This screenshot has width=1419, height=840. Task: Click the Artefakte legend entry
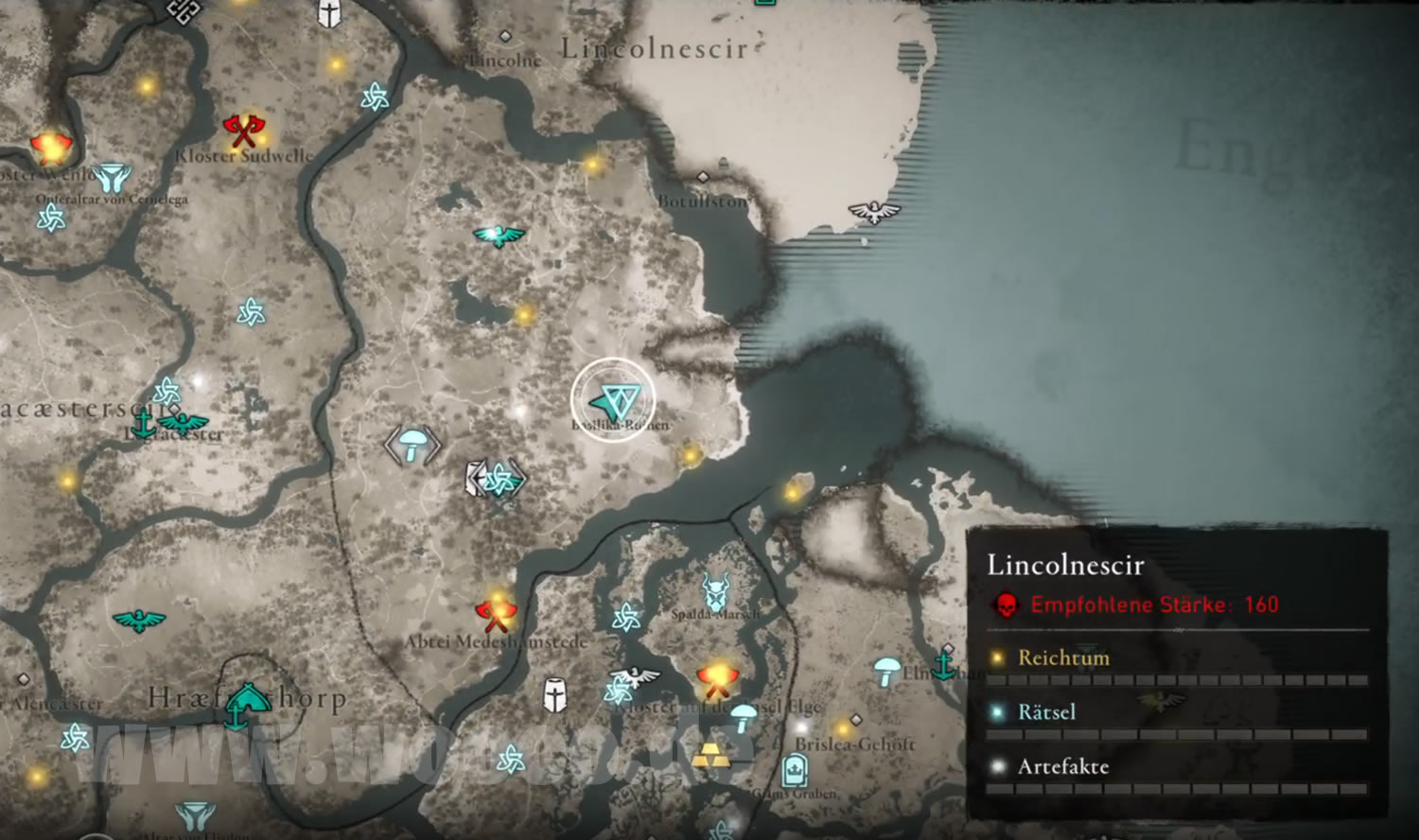click(1062, 766)
